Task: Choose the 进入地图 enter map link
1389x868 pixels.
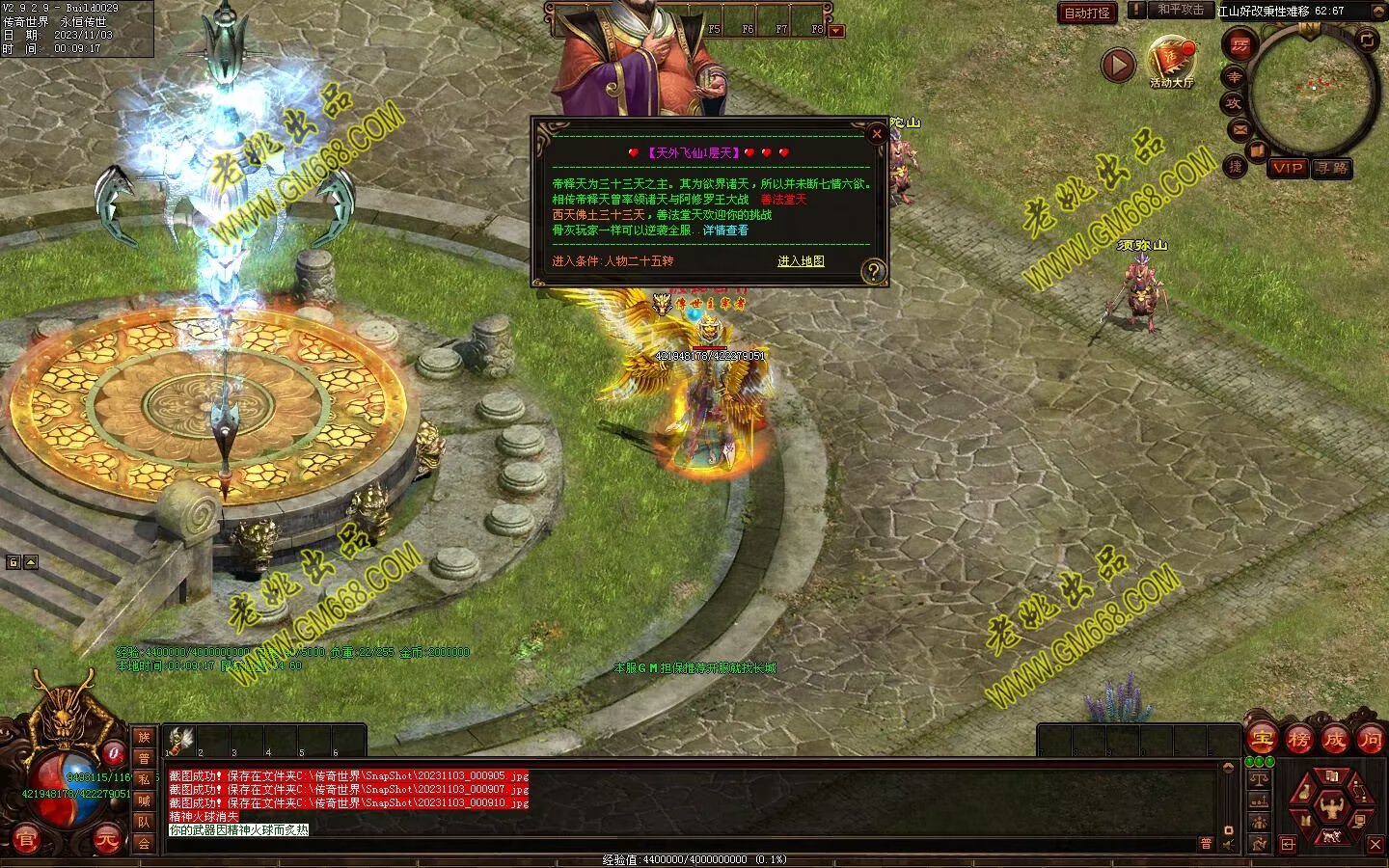Action: point(801,261)
